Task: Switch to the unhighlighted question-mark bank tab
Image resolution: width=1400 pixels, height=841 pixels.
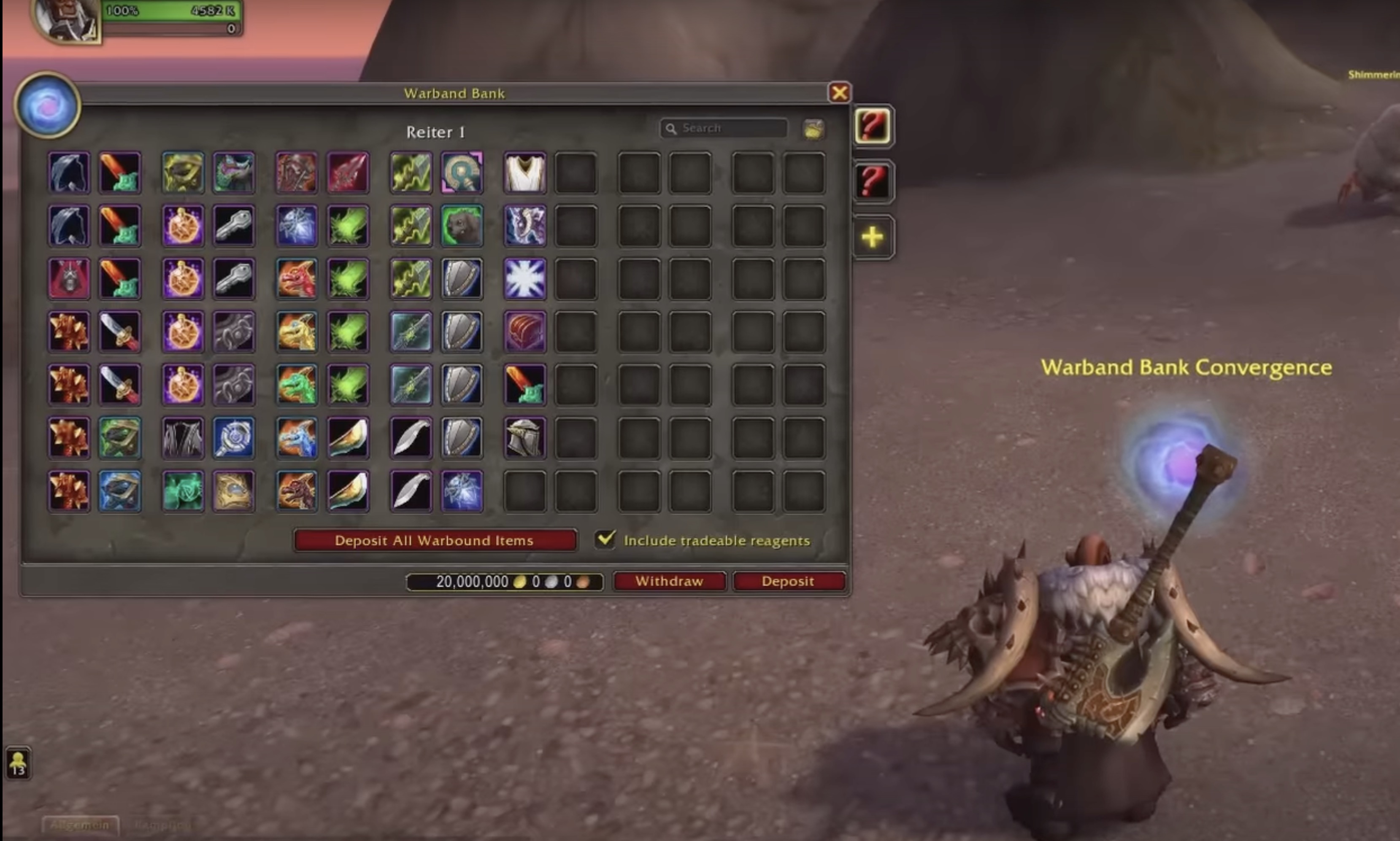Action: (872, 181)
